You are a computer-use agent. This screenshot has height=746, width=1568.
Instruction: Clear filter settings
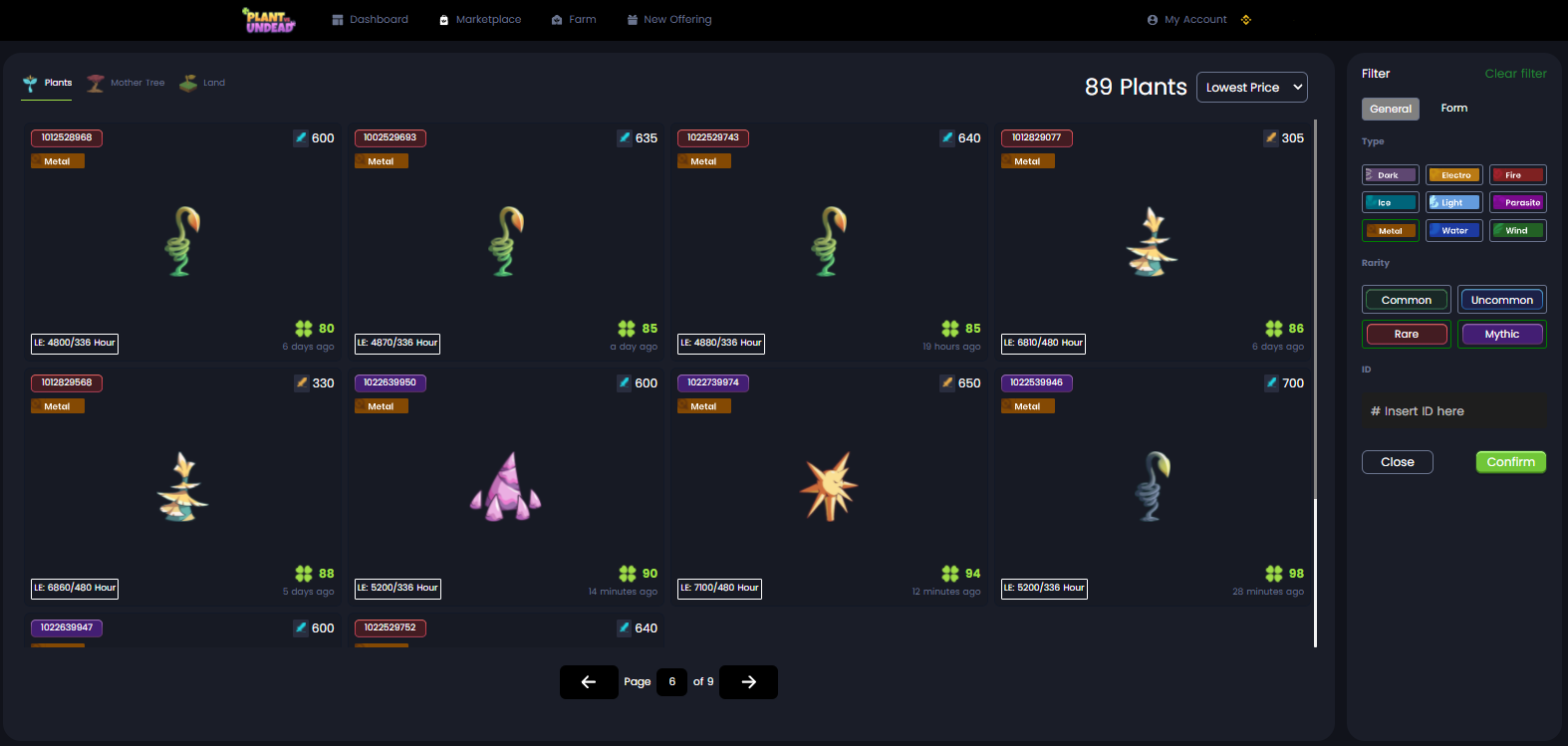(1515, 74)
